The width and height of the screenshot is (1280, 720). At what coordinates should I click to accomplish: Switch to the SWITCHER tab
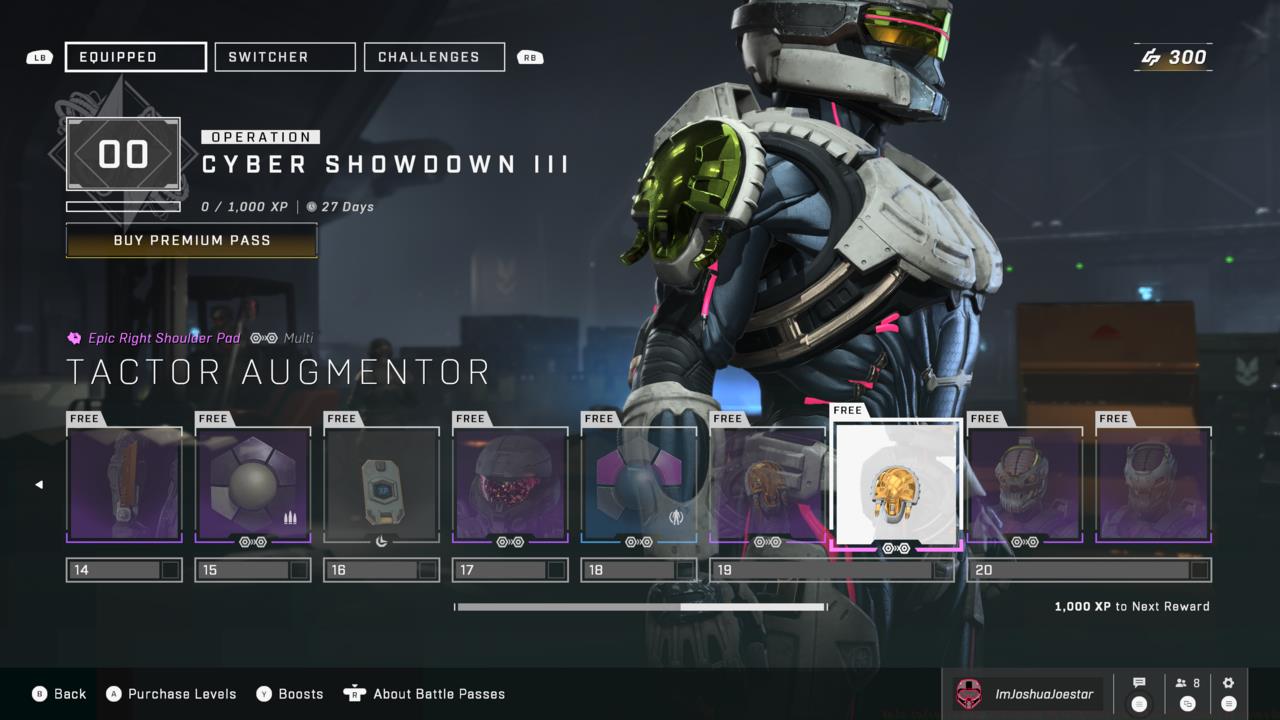point(284,56)
